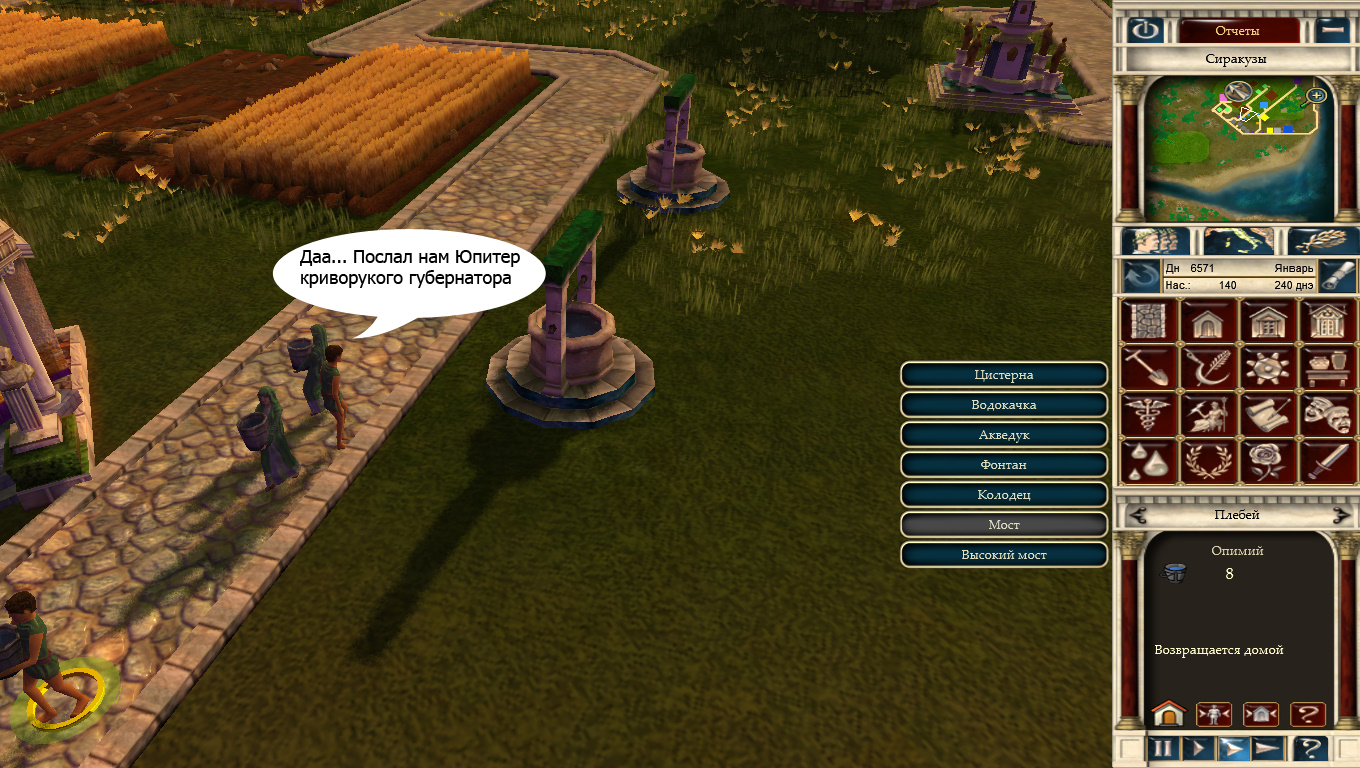Viewport: 1360px width, 768px height.
Task: Open the theater masks entertainment category
Action: pyautogui.click(x=1327, y=414)
